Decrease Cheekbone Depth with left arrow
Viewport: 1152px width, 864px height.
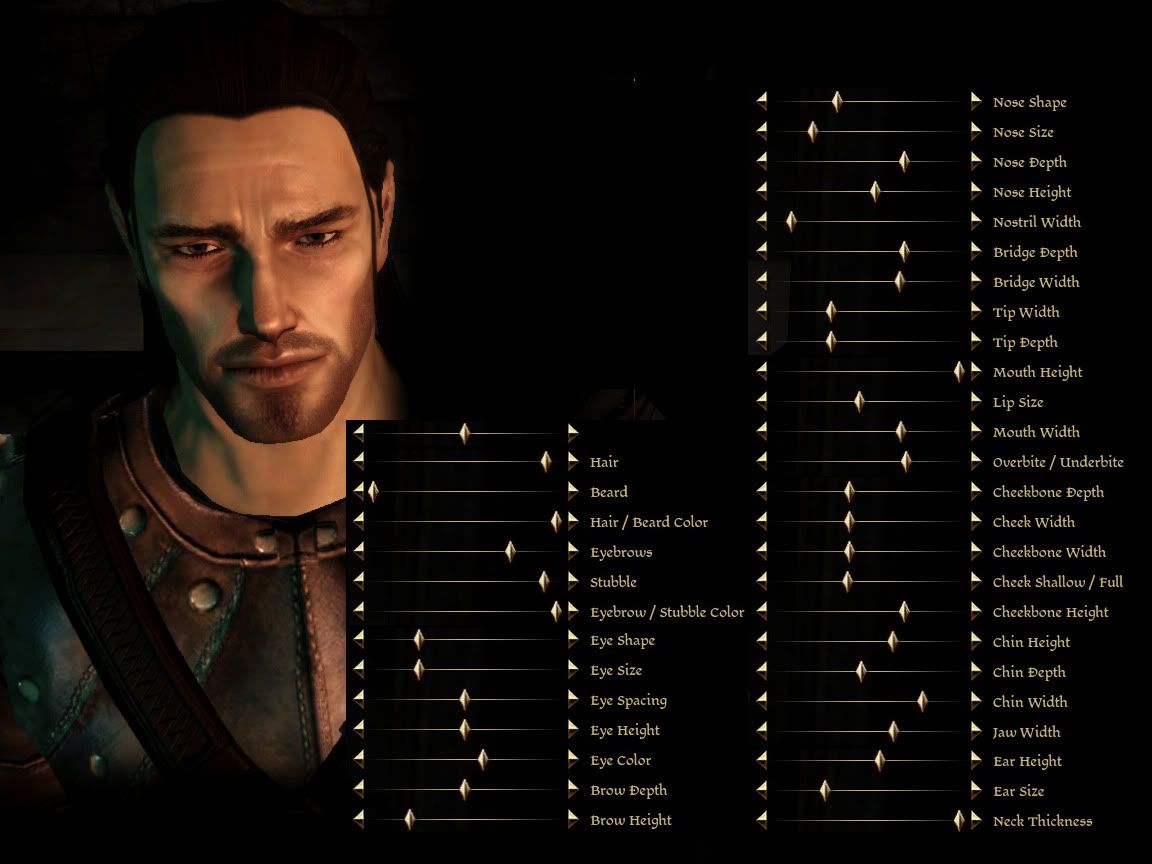(x=762, y=491)
